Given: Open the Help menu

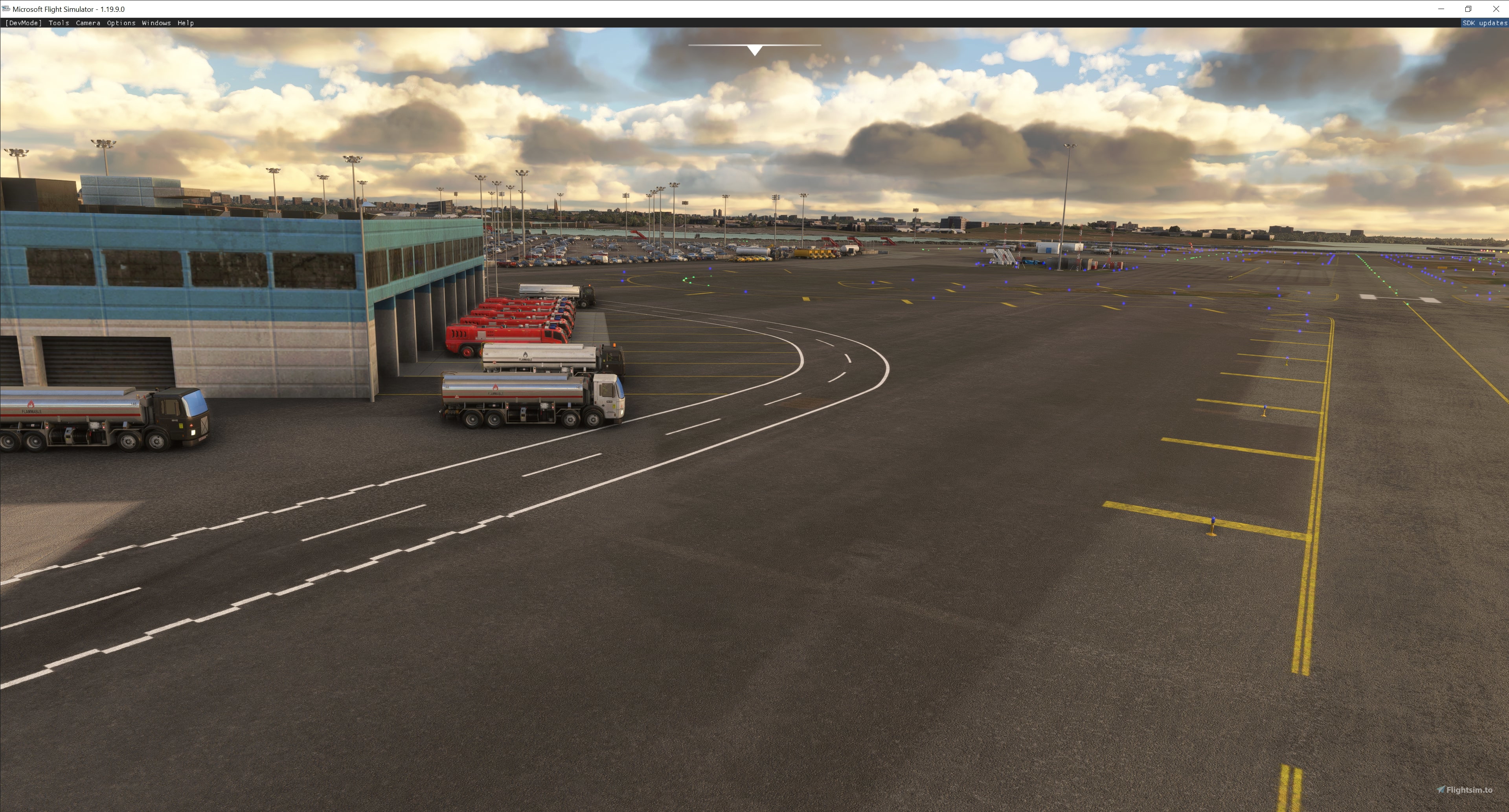Looking at the screenshot, I should 186,23.
